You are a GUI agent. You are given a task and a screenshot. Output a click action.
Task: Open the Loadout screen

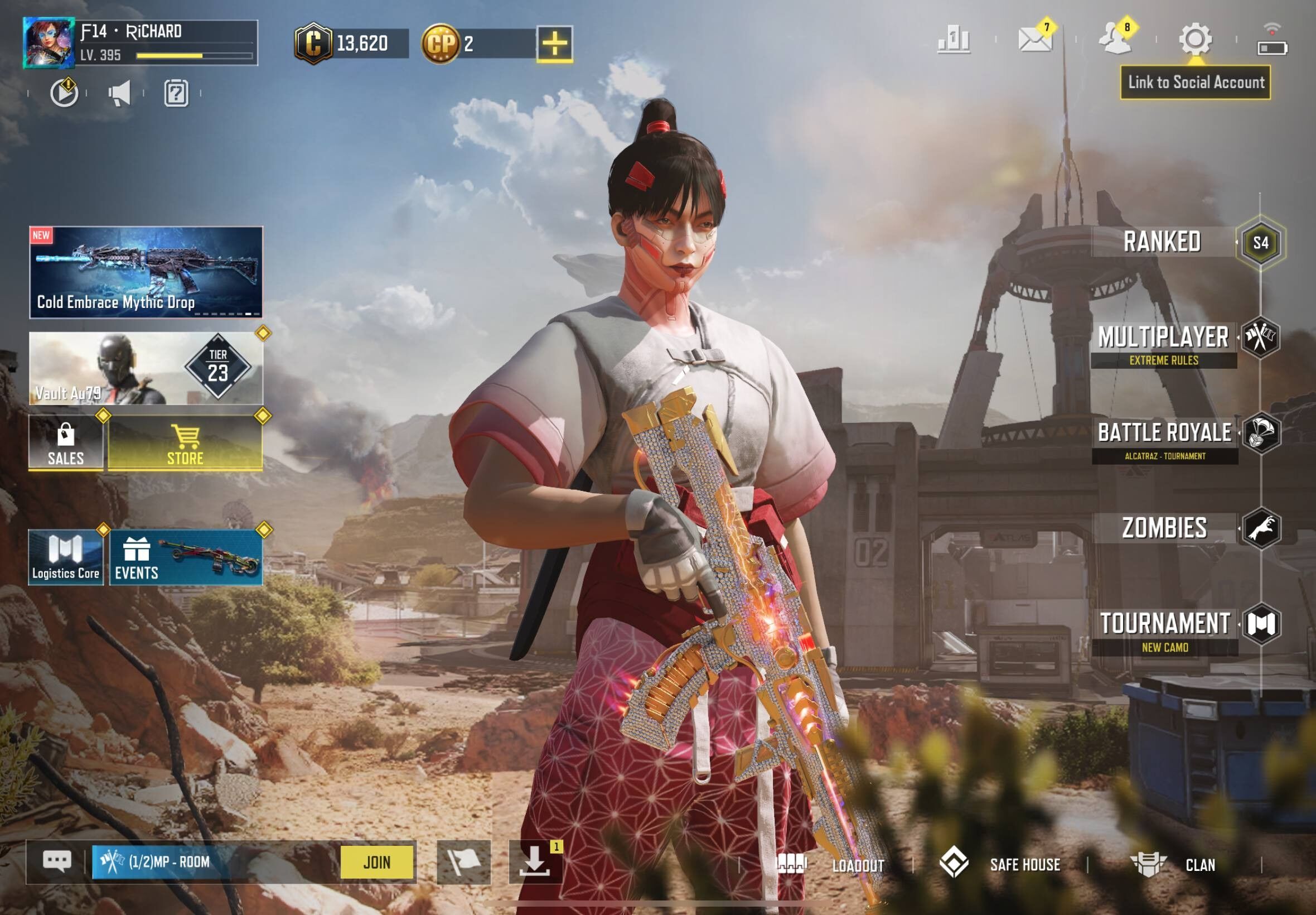click(831, 865)
